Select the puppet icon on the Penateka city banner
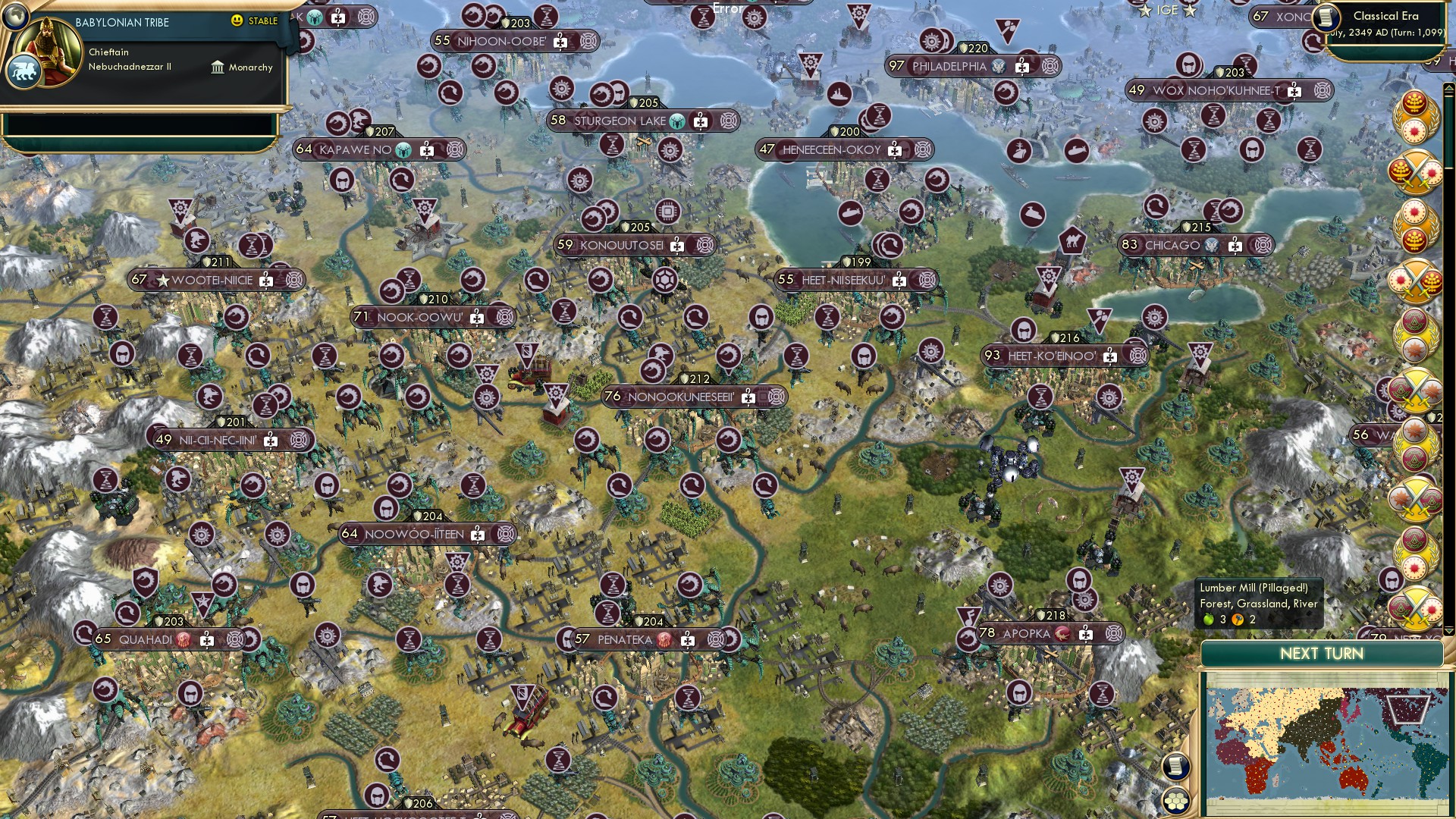 tap(664, 641)
